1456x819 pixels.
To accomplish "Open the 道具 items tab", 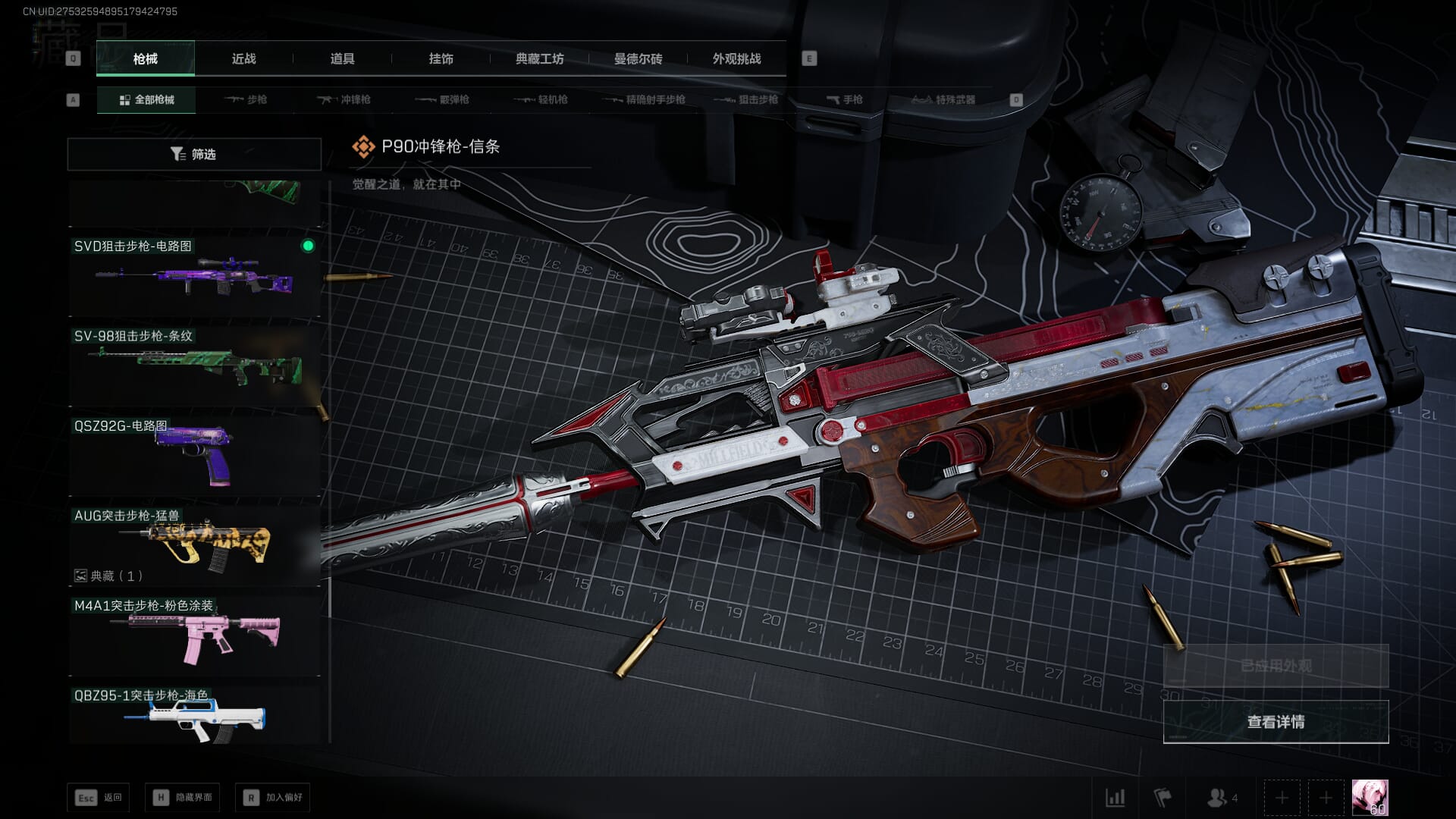I will coord(342,58).
